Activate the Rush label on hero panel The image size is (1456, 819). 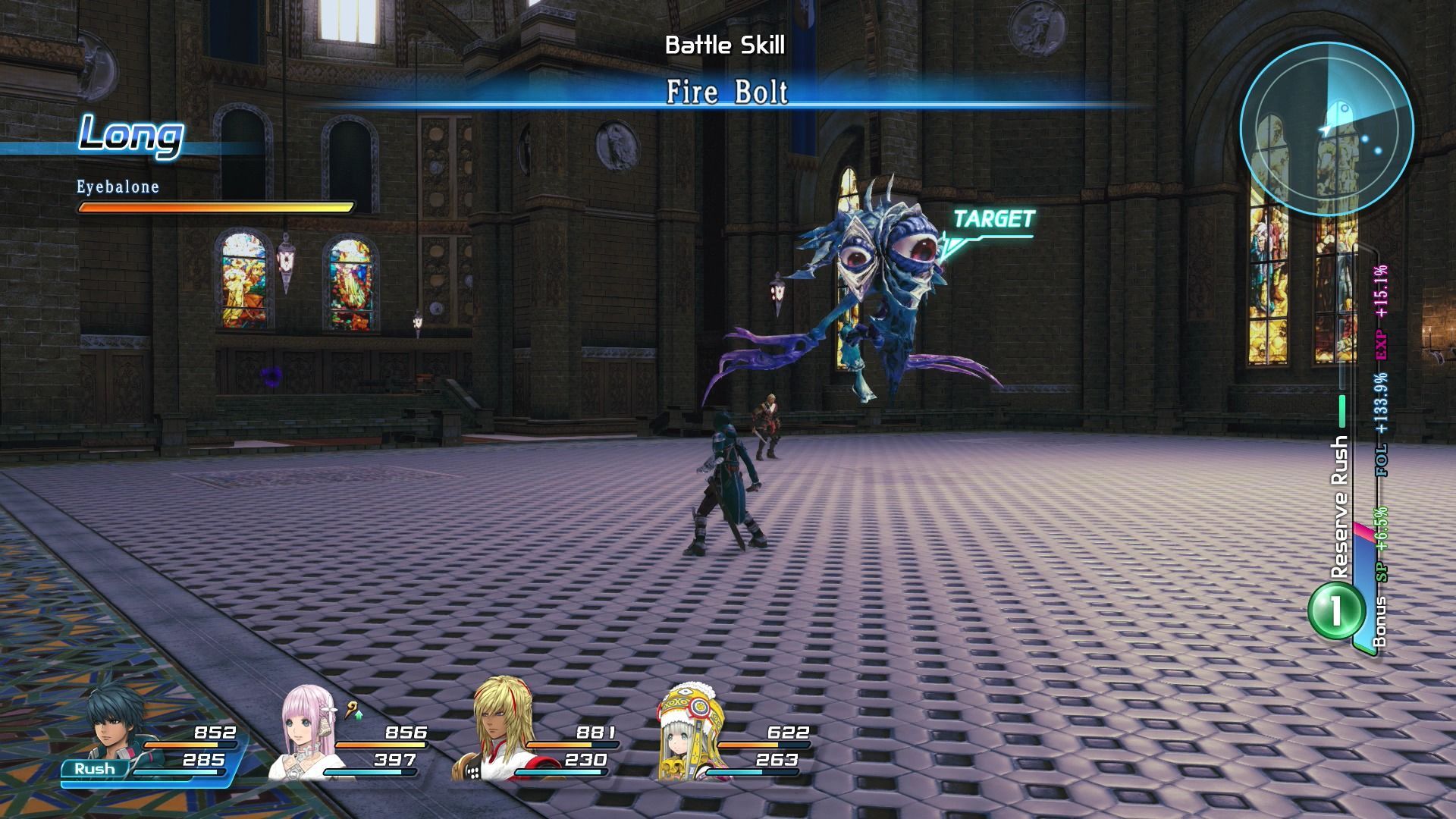coord(95,768)
